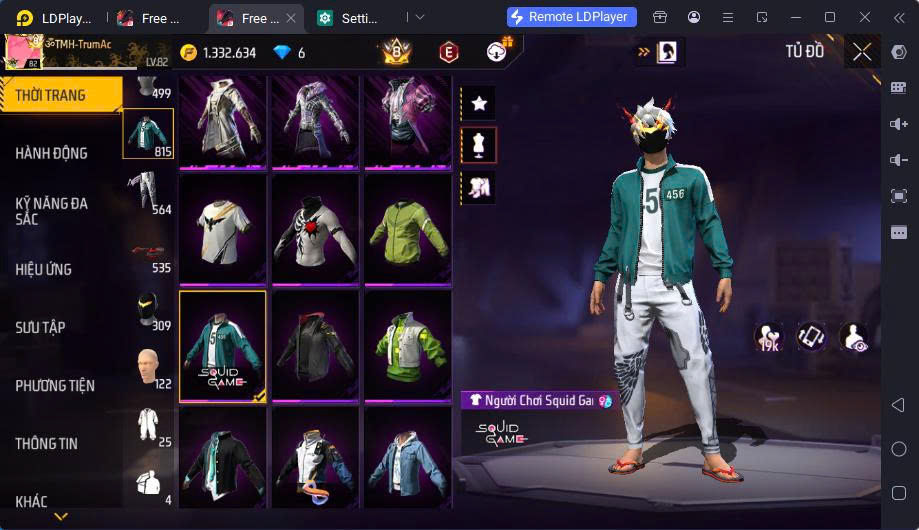919x530 pixels.
Task: Click the gold coin balance
Action: [218, 53]
